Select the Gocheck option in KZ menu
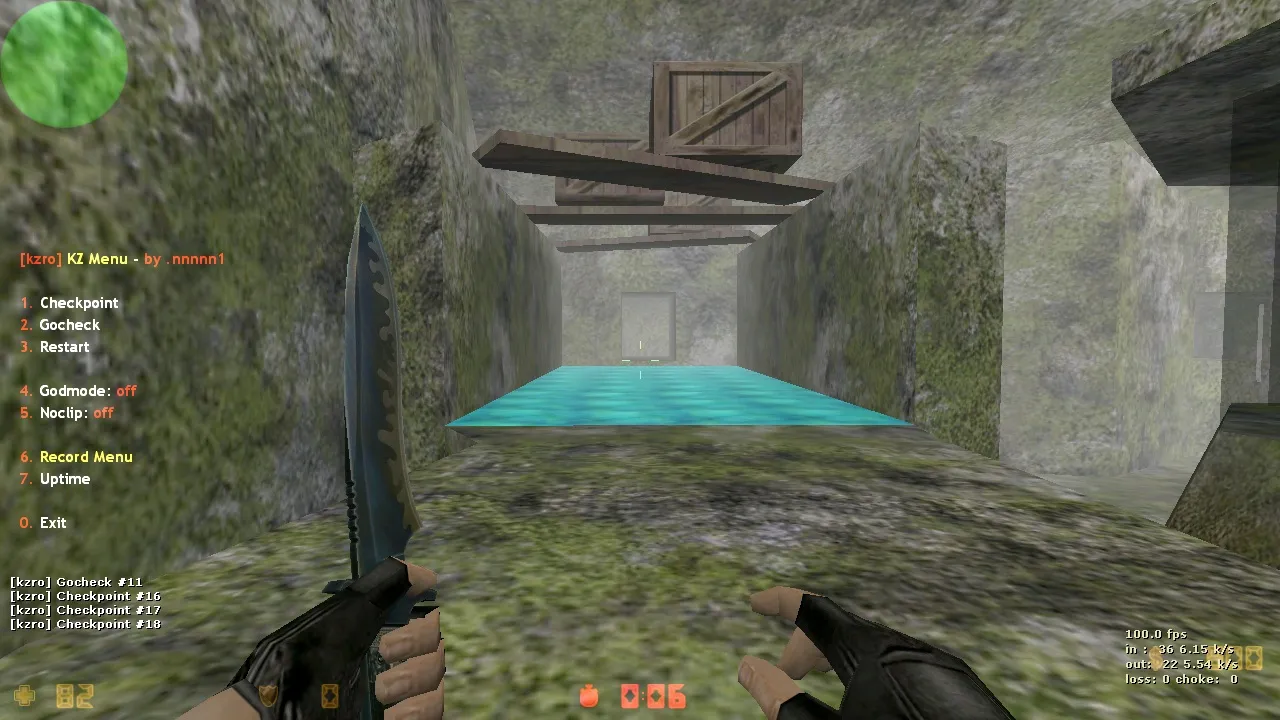This screenshot has width=1280, height=720. pos(69,324)
